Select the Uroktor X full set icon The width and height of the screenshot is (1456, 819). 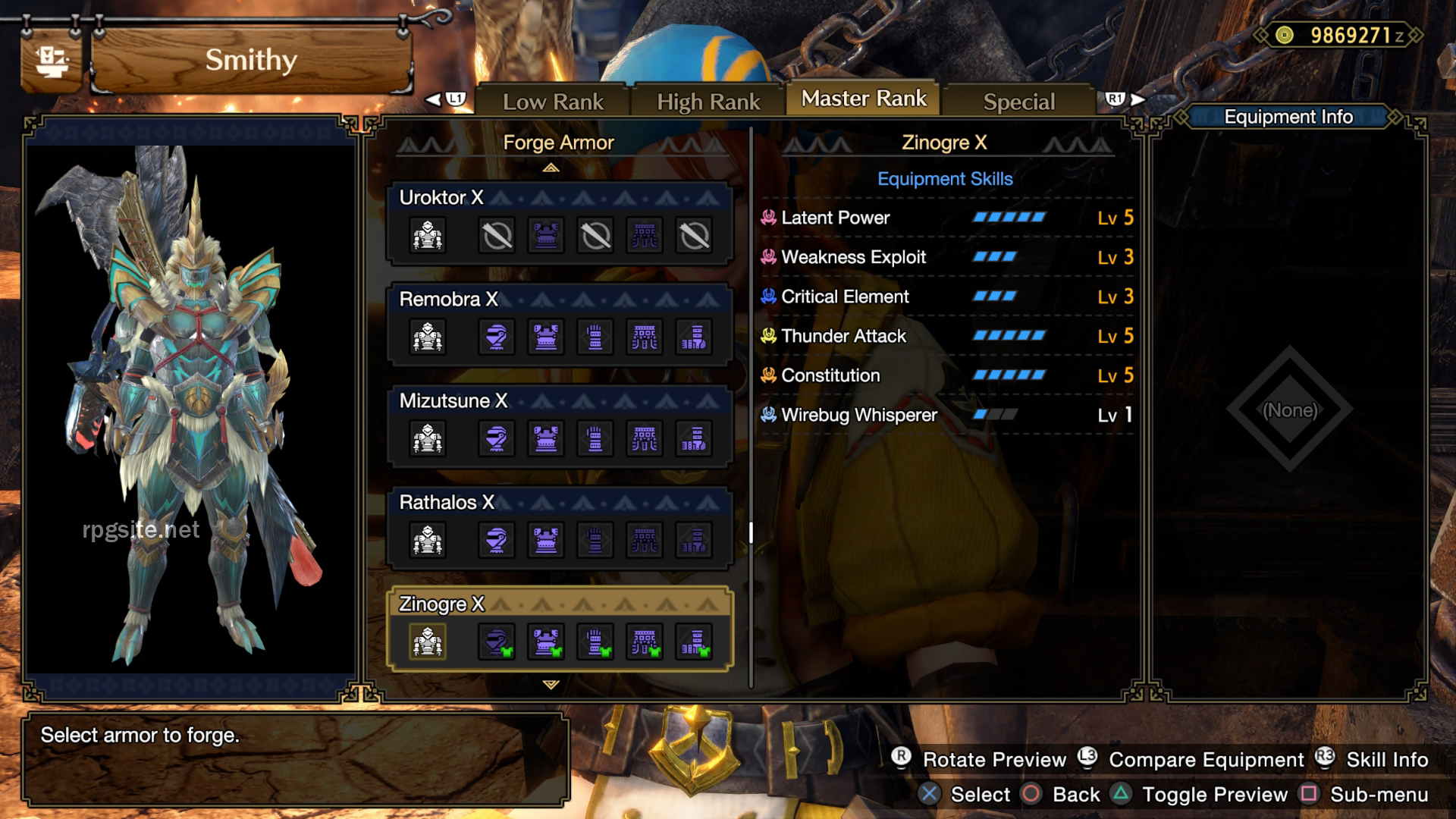coord(428,235)
